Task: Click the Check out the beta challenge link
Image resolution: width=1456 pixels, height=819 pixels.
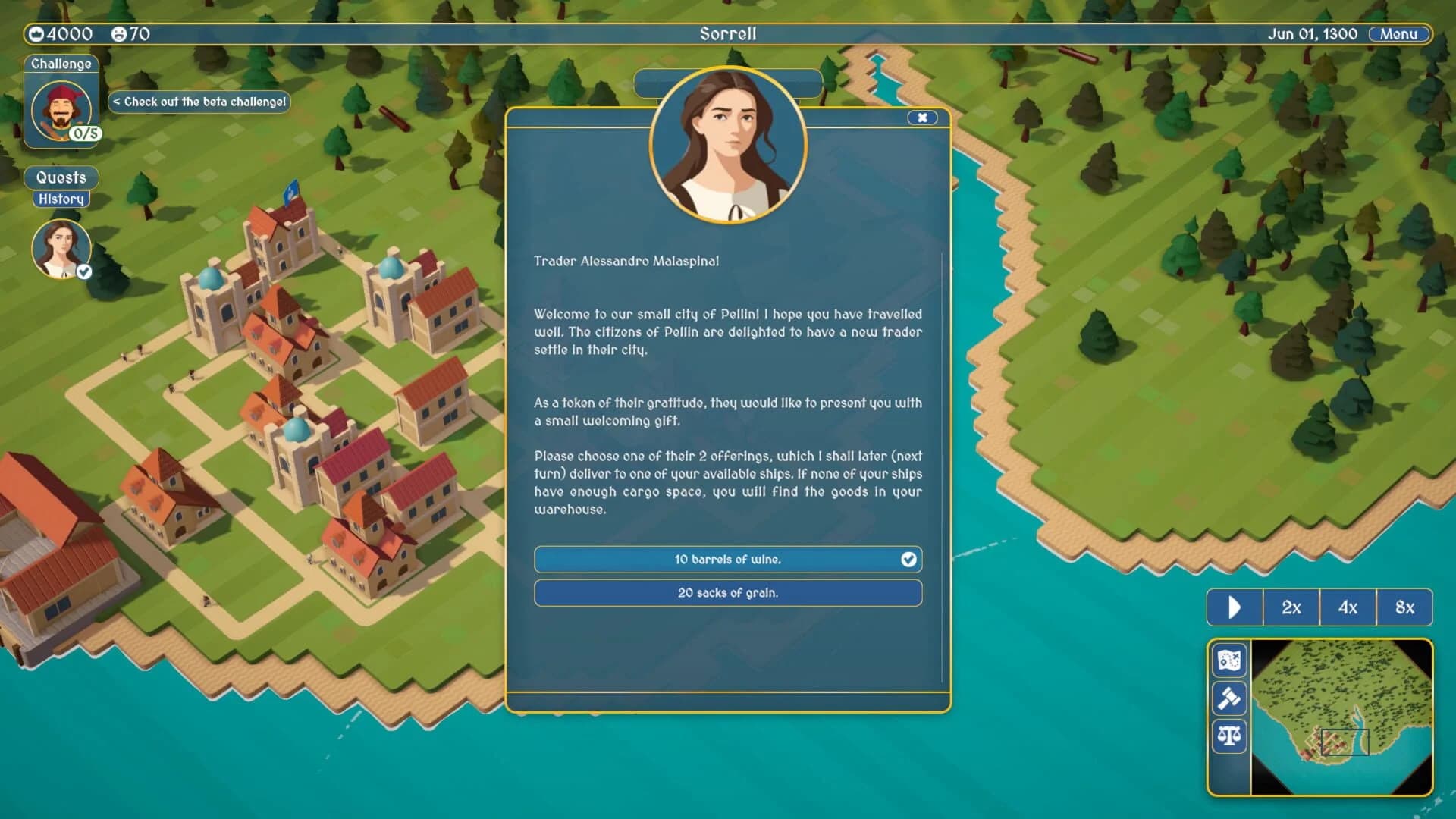Action: (x=199, y=100)
